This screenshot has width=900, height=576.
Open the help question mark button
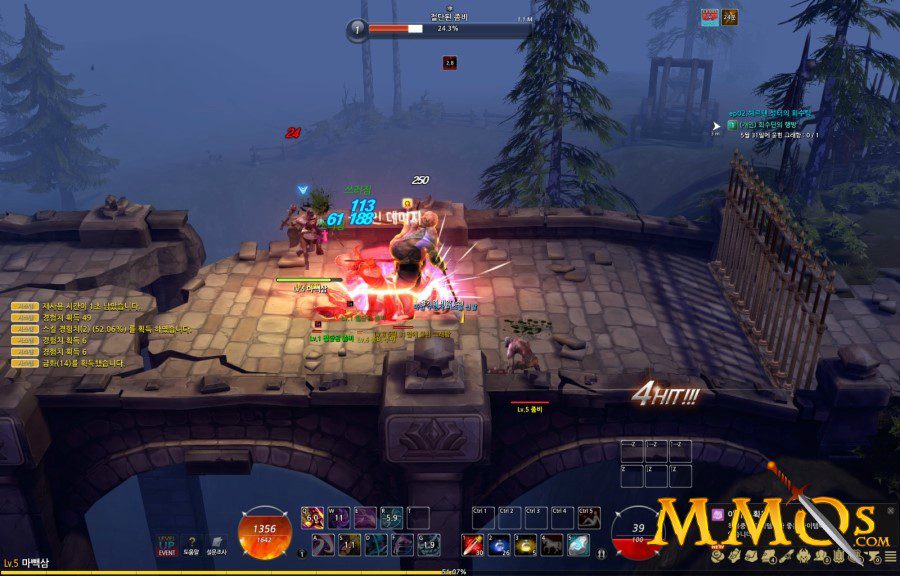(x=191, y=543)
